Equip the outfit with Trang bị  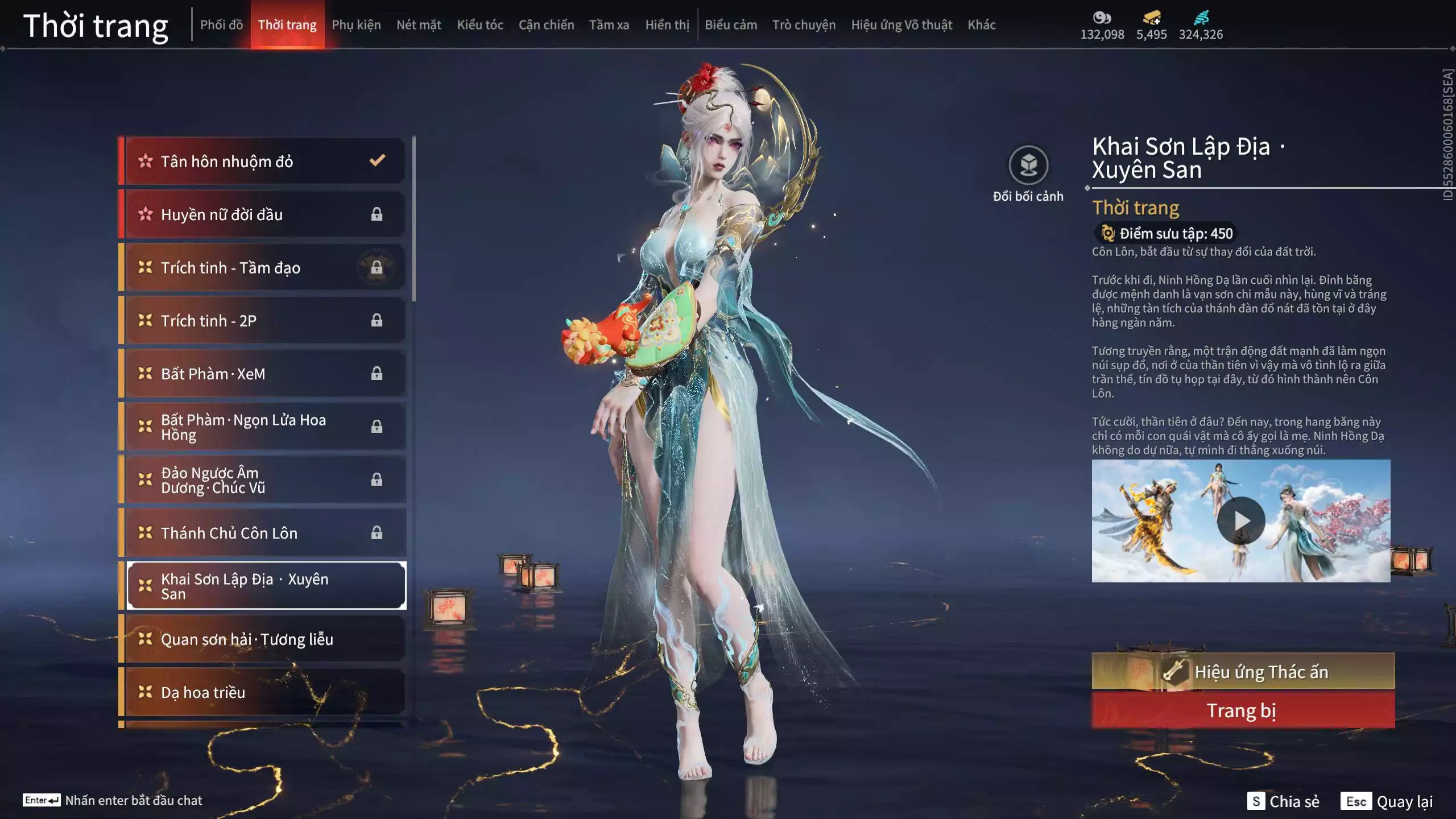[x=1243, y=711]
